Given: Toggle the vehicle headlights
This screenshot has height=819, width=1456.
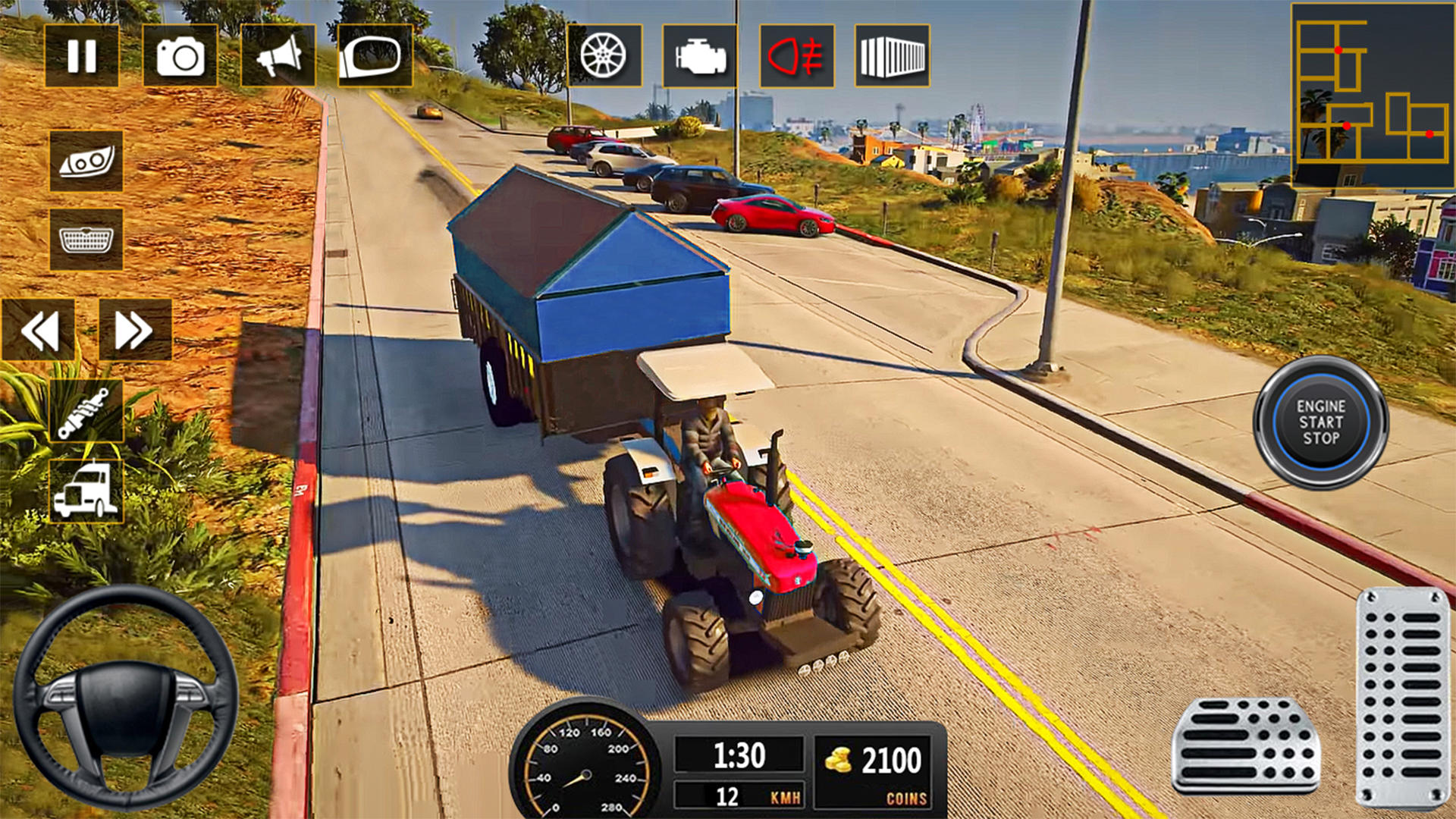Looking at the screenshot, I should click(x=86, y=162).
